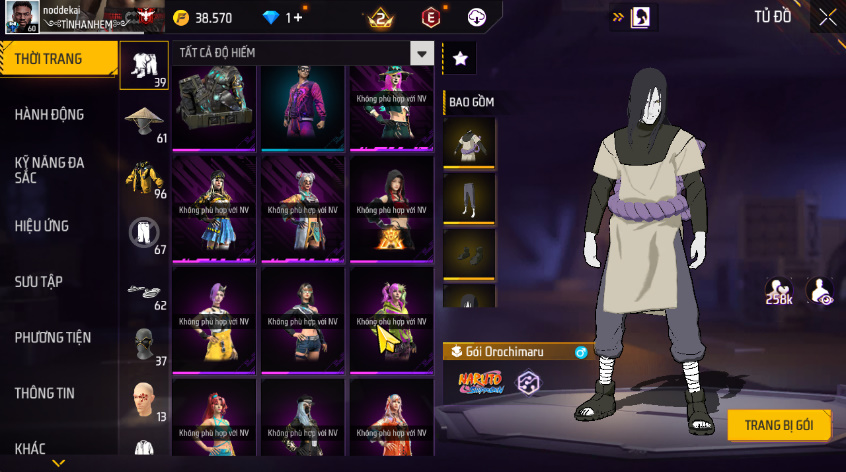This screenshot has height=472, width=846.
Task: Pick the black face mask subcategory
Action: pos(144,344)
